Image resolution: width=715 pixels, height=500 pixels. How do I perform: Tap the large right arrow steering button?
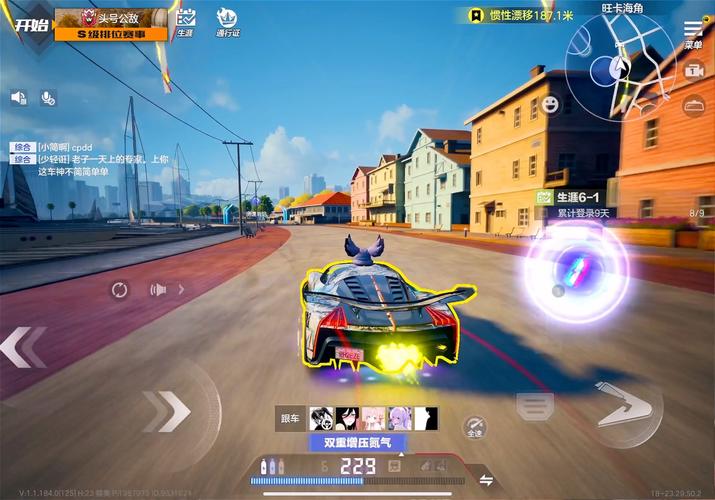point(627,406)
